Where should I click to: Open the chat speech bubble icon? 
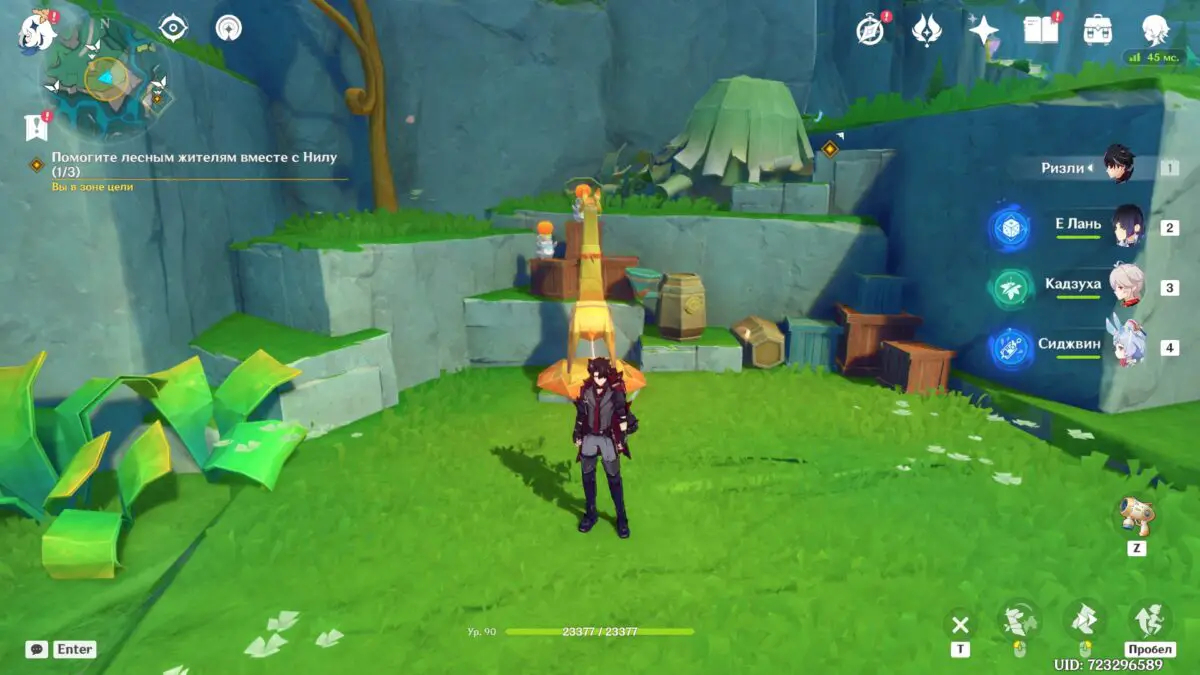(x=37, y=649)
